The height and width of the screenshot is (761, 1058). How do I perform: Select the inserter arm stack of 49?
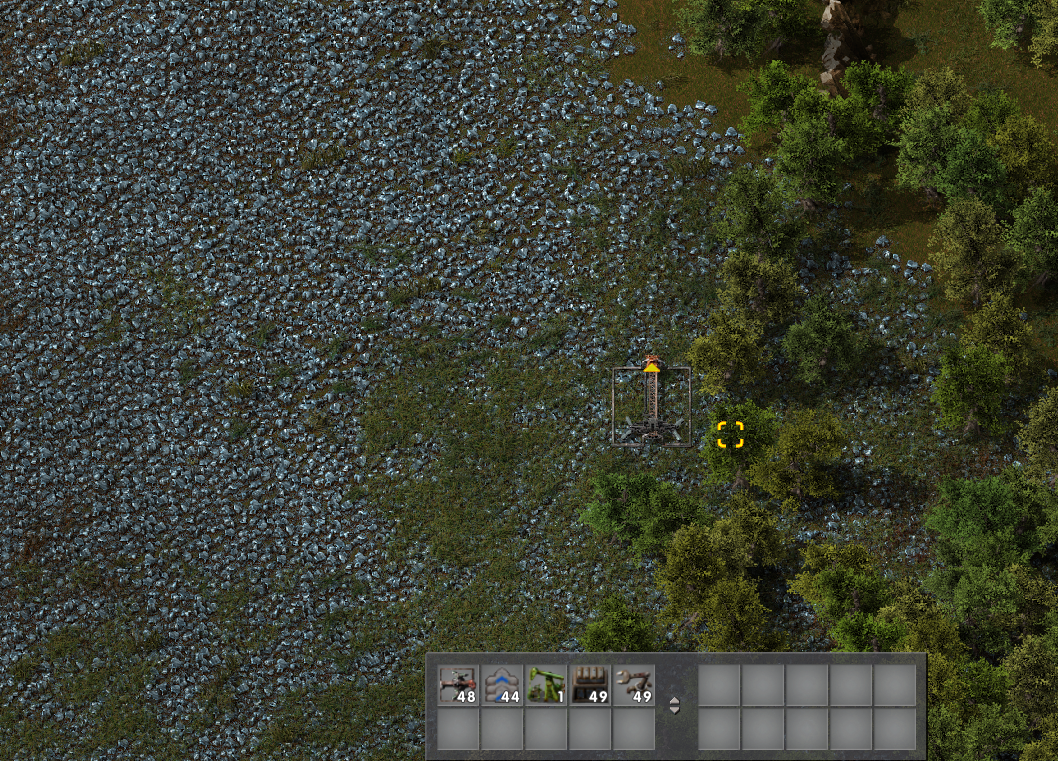635,686
